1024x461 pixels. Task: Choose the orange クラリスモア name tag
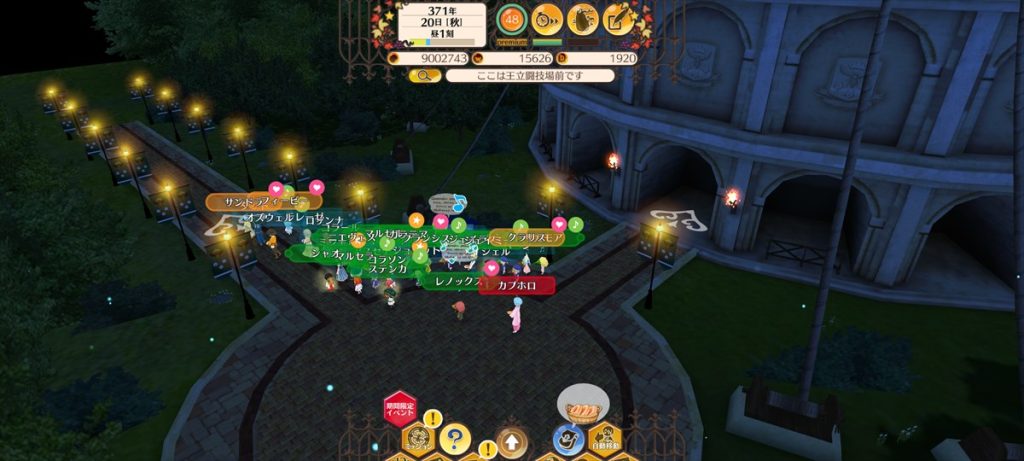pos(536,238)
